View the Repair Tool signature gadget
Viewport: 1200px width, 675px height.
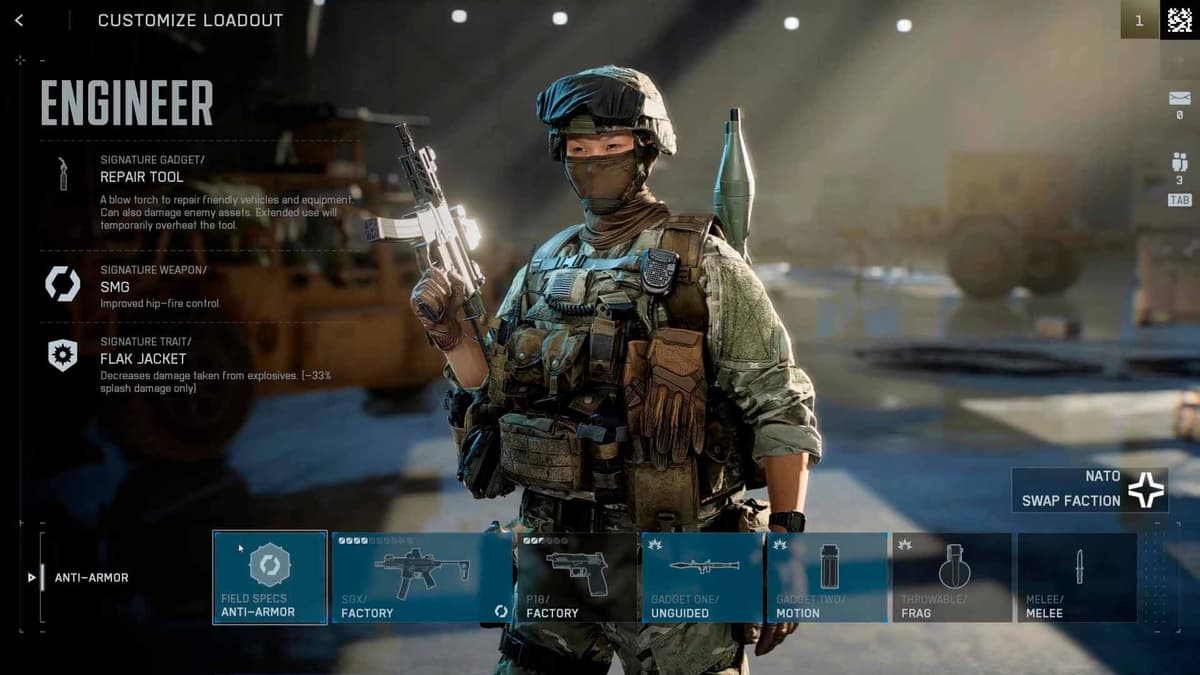coord(141,177)
